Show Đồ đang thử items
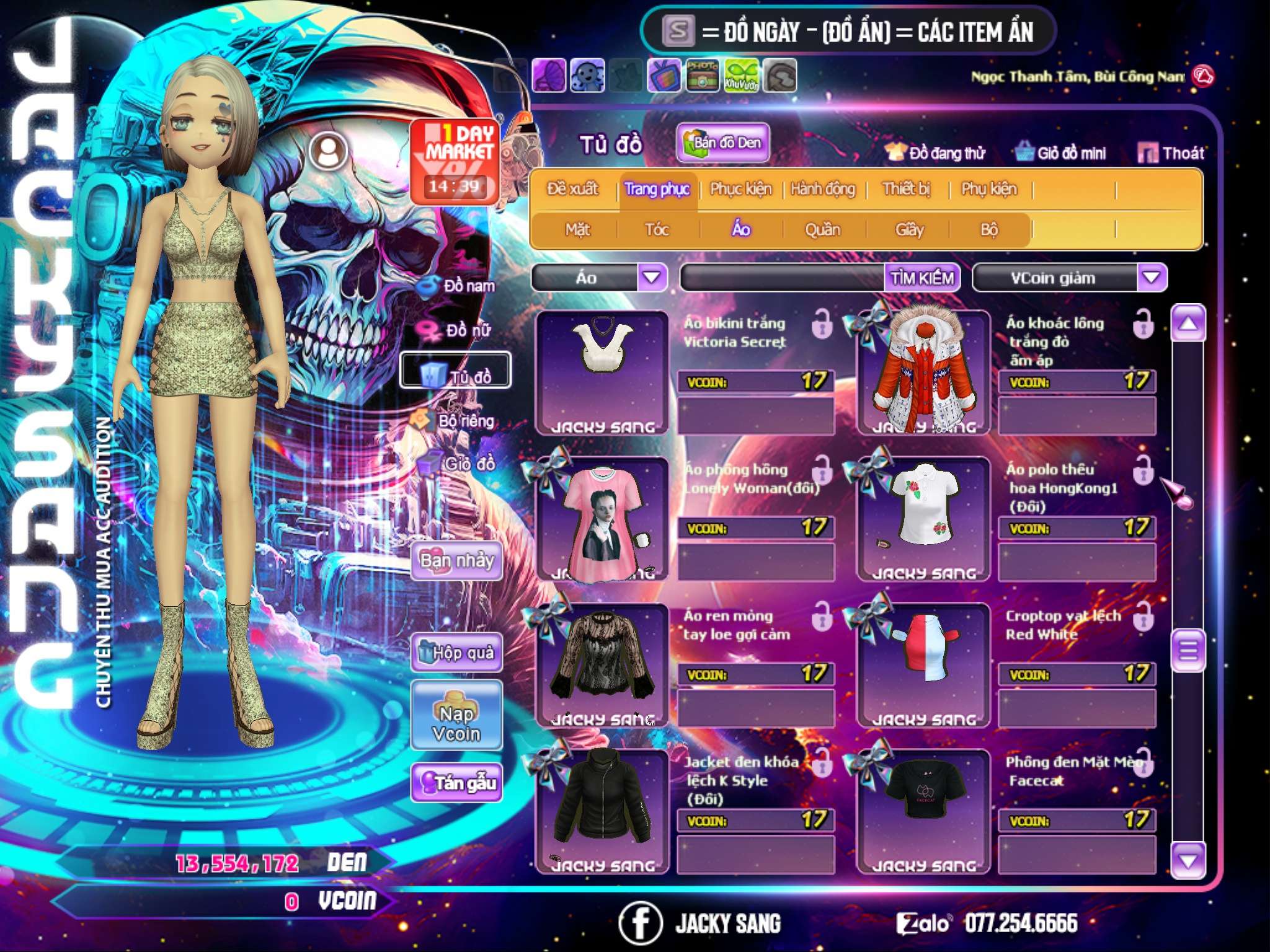Viewport: 1270px width, 952px height. (x=935, y=152)
